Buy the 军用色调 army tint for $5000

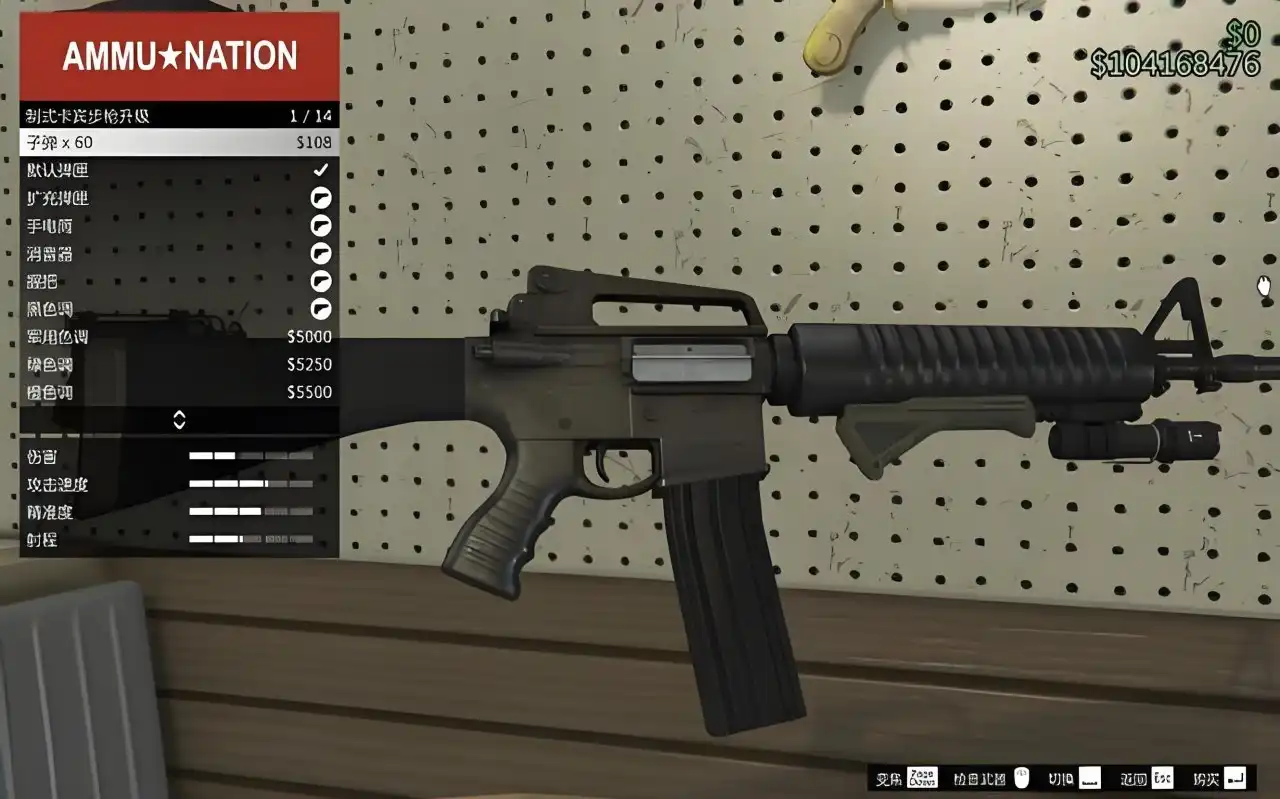[179, 337]
